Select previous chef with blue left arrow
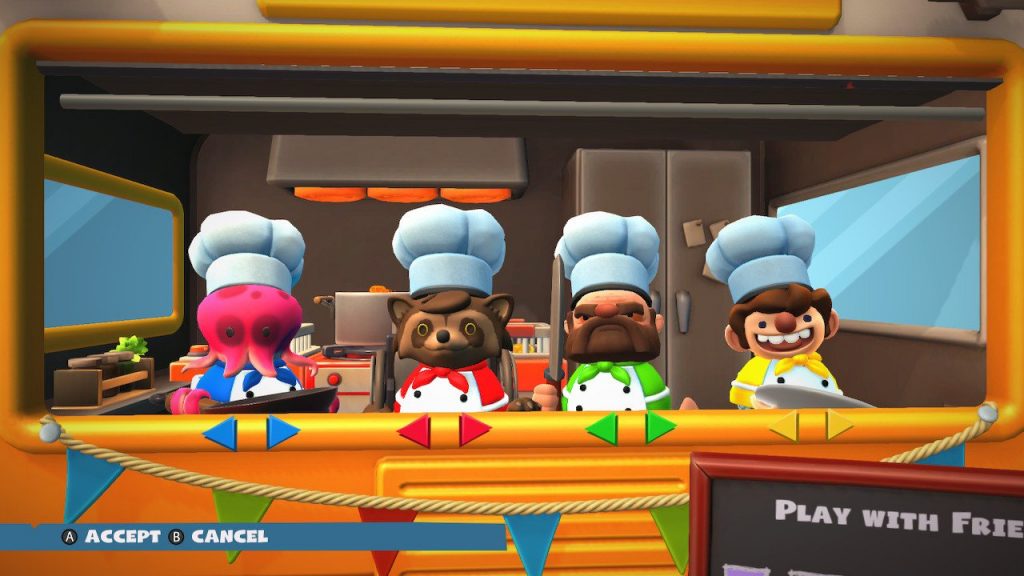The image size is (1024, 576). coord(221,432)
